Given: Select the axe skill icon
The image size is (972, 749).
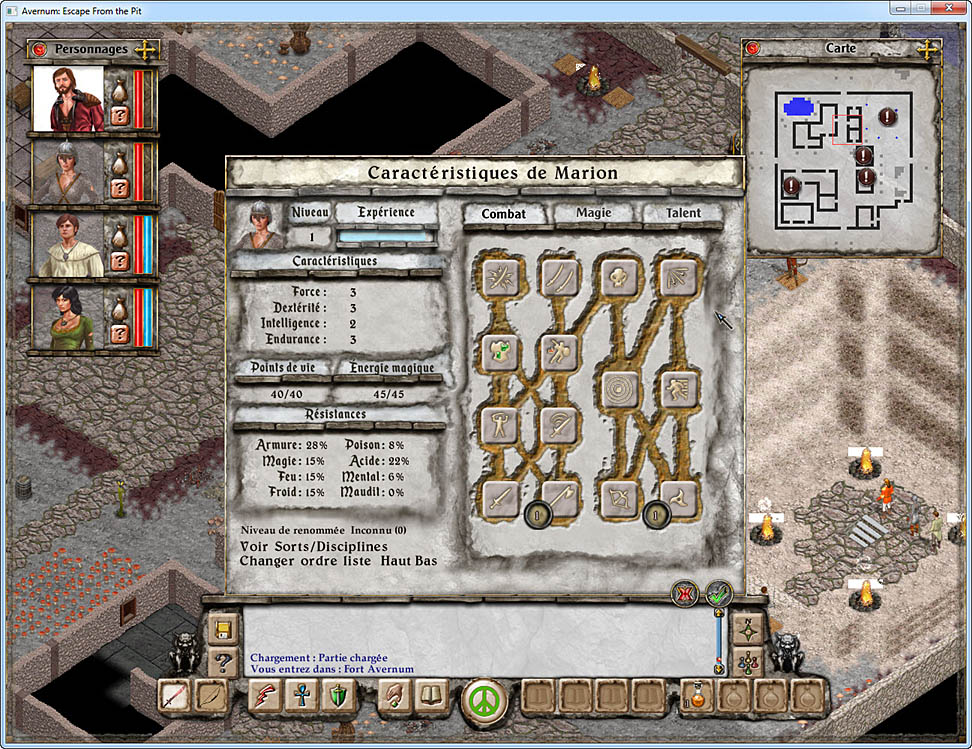Looking at the screenshot, I should click(560, 499).
